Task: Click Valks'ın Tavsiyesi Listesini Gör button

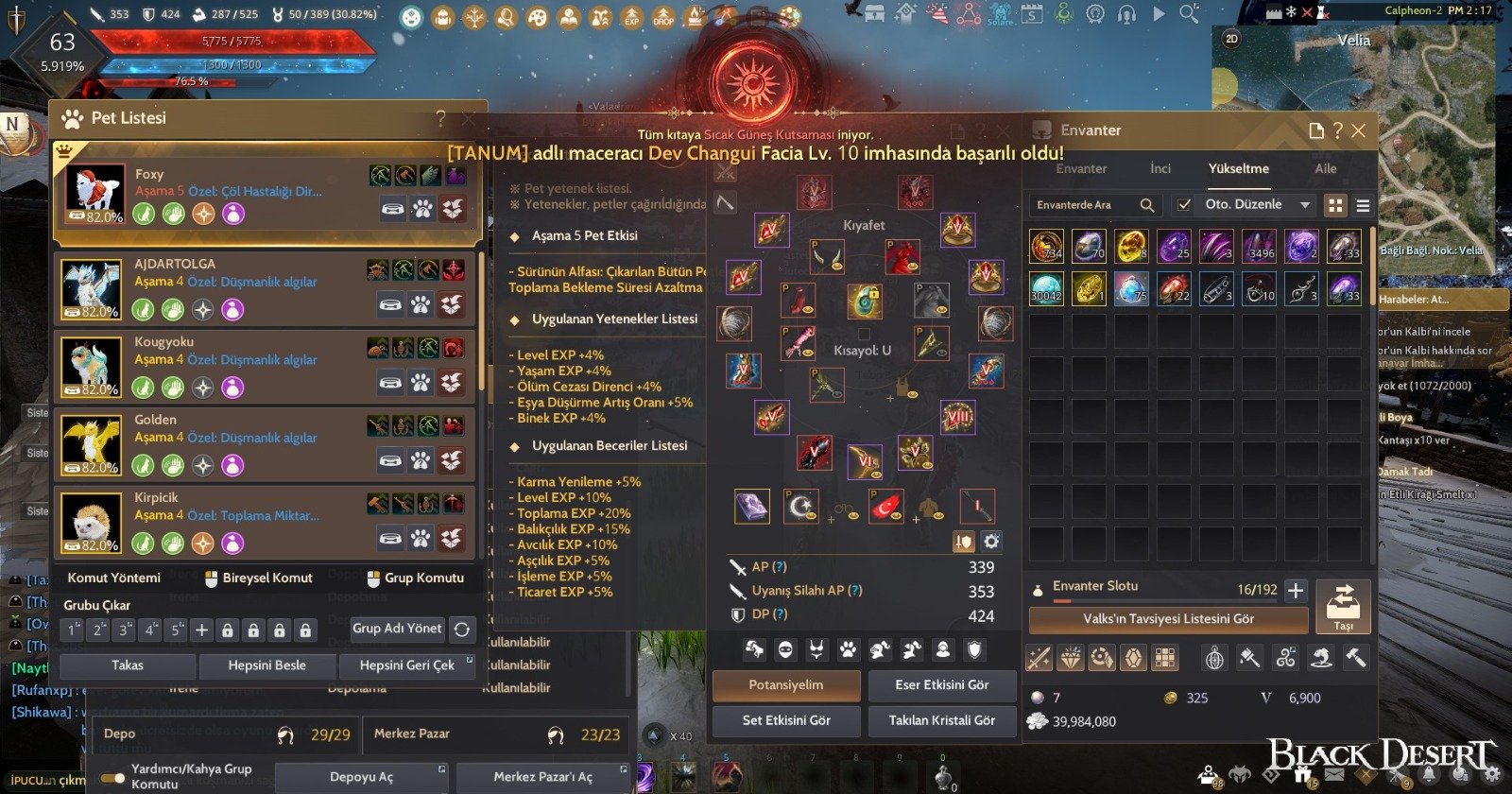Action: (1169, 620)
